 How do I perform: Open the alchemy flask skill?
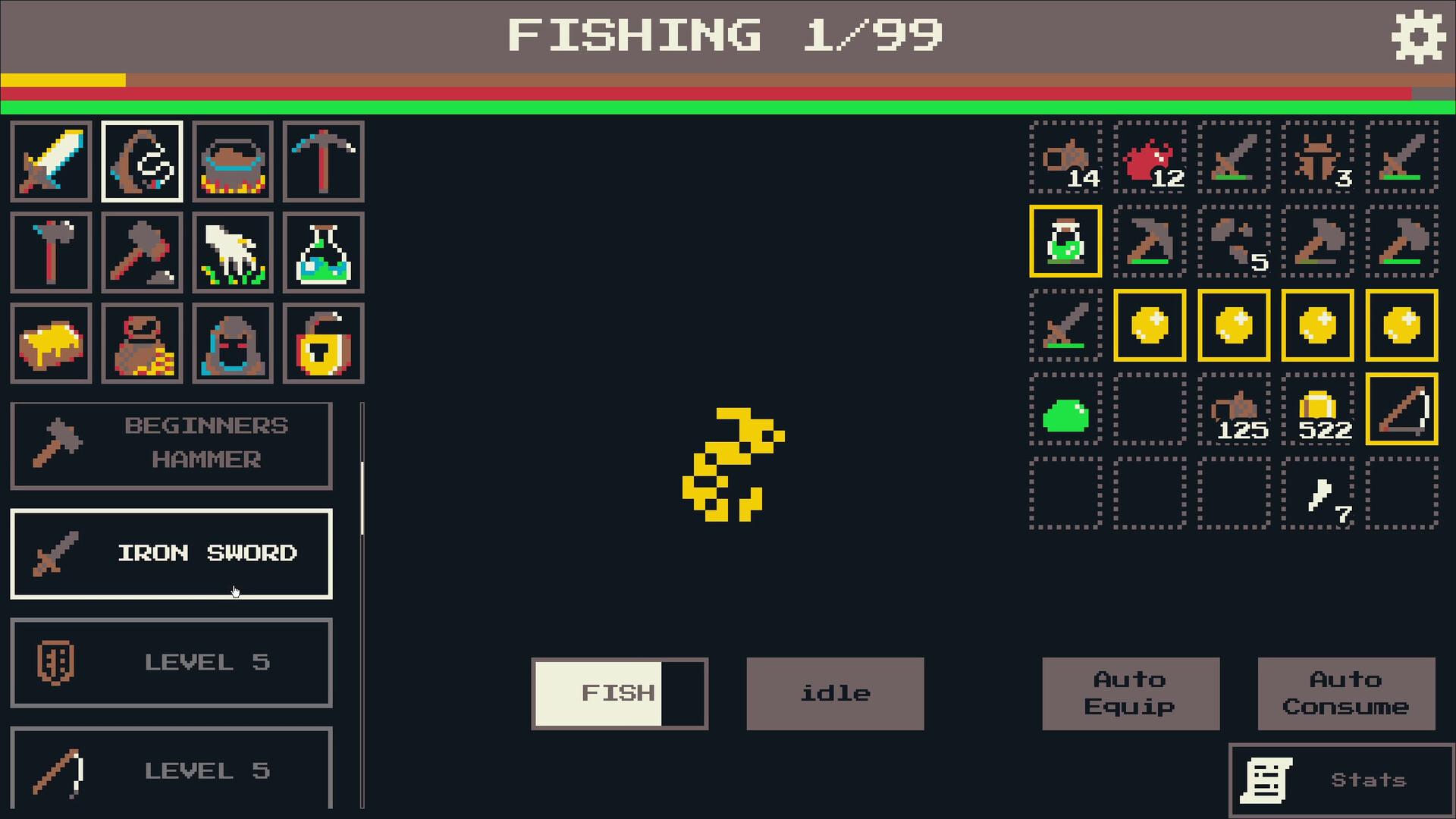(x=323, y=253)
